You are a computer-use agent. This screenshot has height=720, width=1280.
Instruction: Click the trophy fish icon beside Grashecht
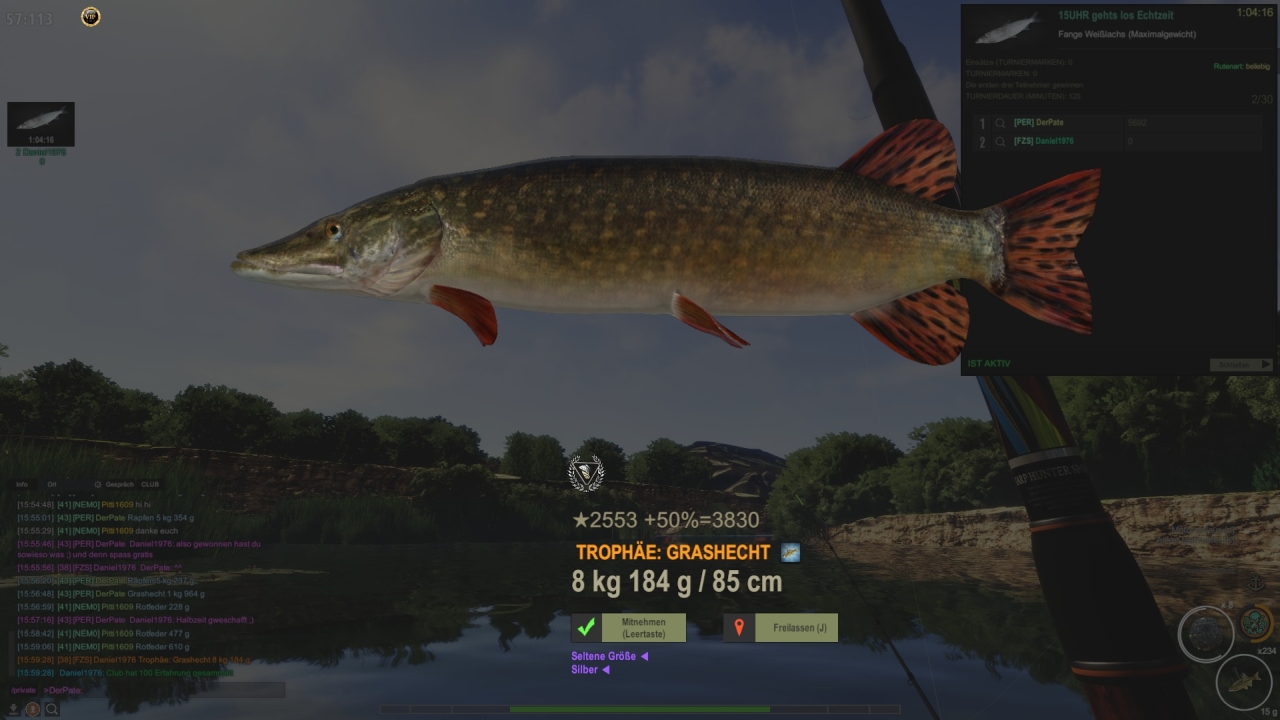pyautogui.click(x=790, y=552)
